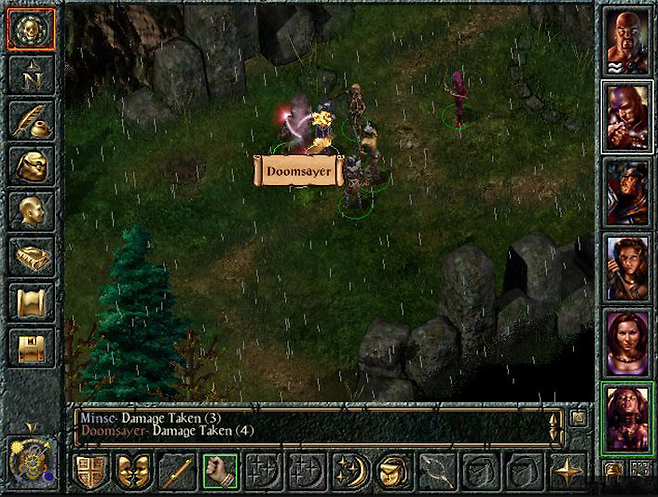Open the mage spellbook button
Viewport: 658px width, 497px height.
(x=29, y=256)
